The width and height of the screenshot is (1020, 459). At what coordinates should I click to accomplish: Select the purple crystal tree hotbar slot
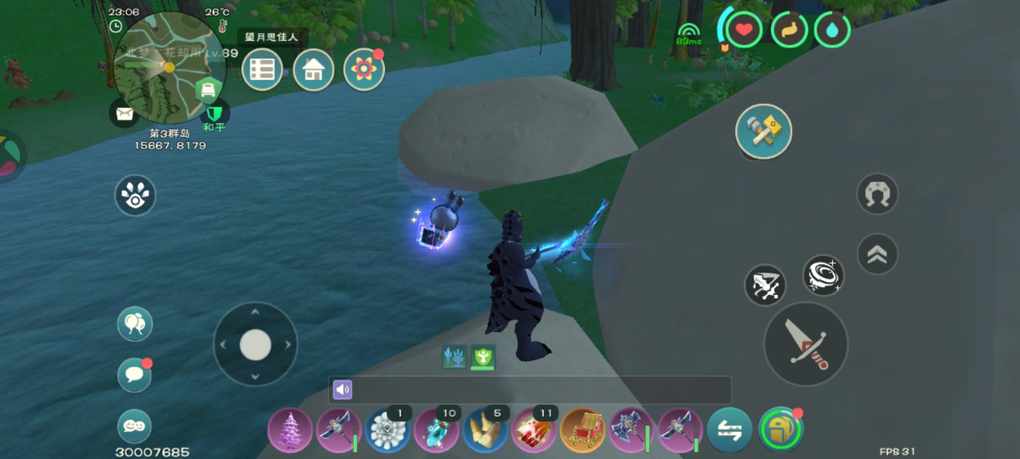290,431
